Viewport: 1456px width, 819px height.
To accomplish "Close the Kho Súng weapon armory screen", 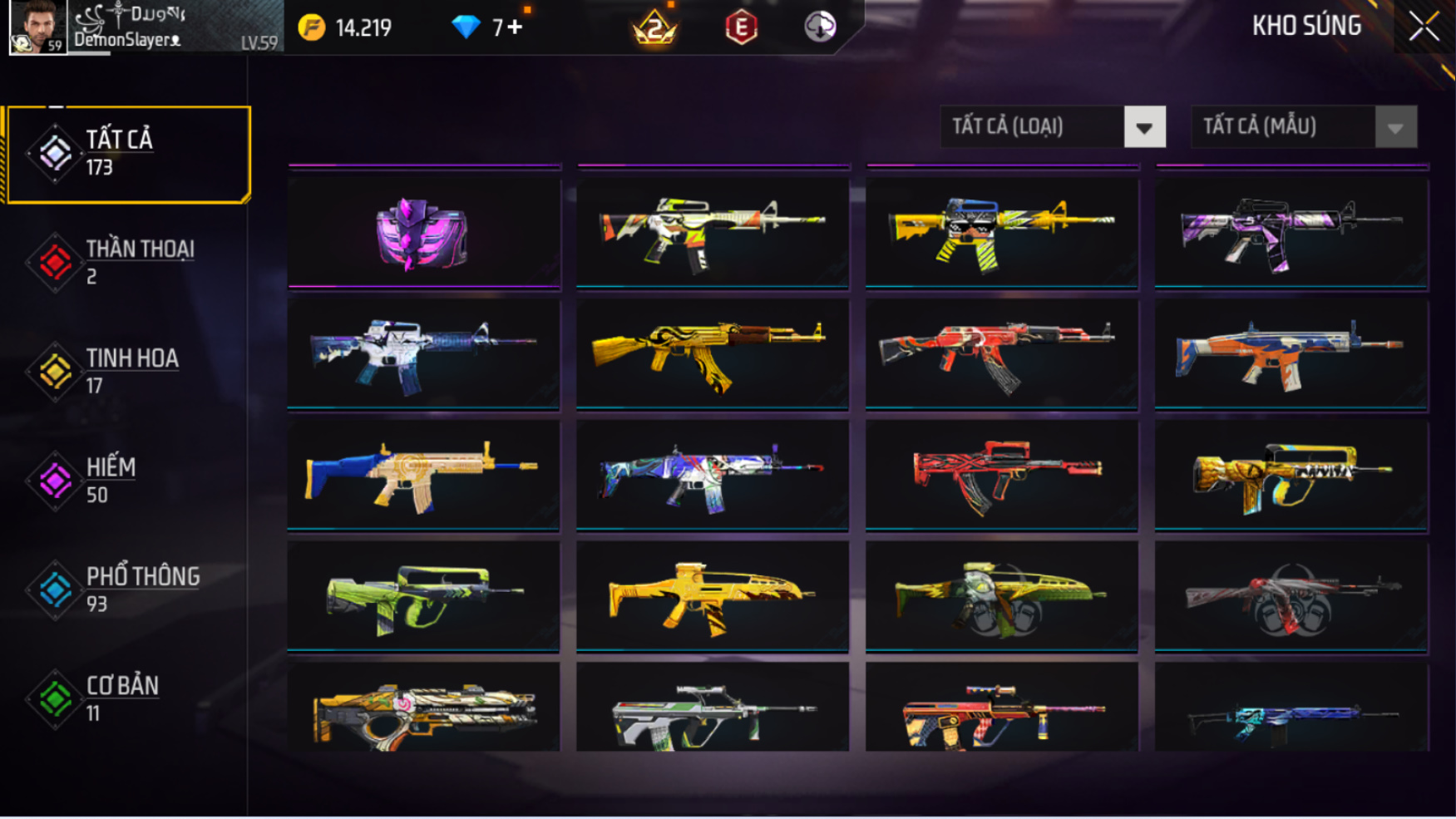I will pos(1424,27).
